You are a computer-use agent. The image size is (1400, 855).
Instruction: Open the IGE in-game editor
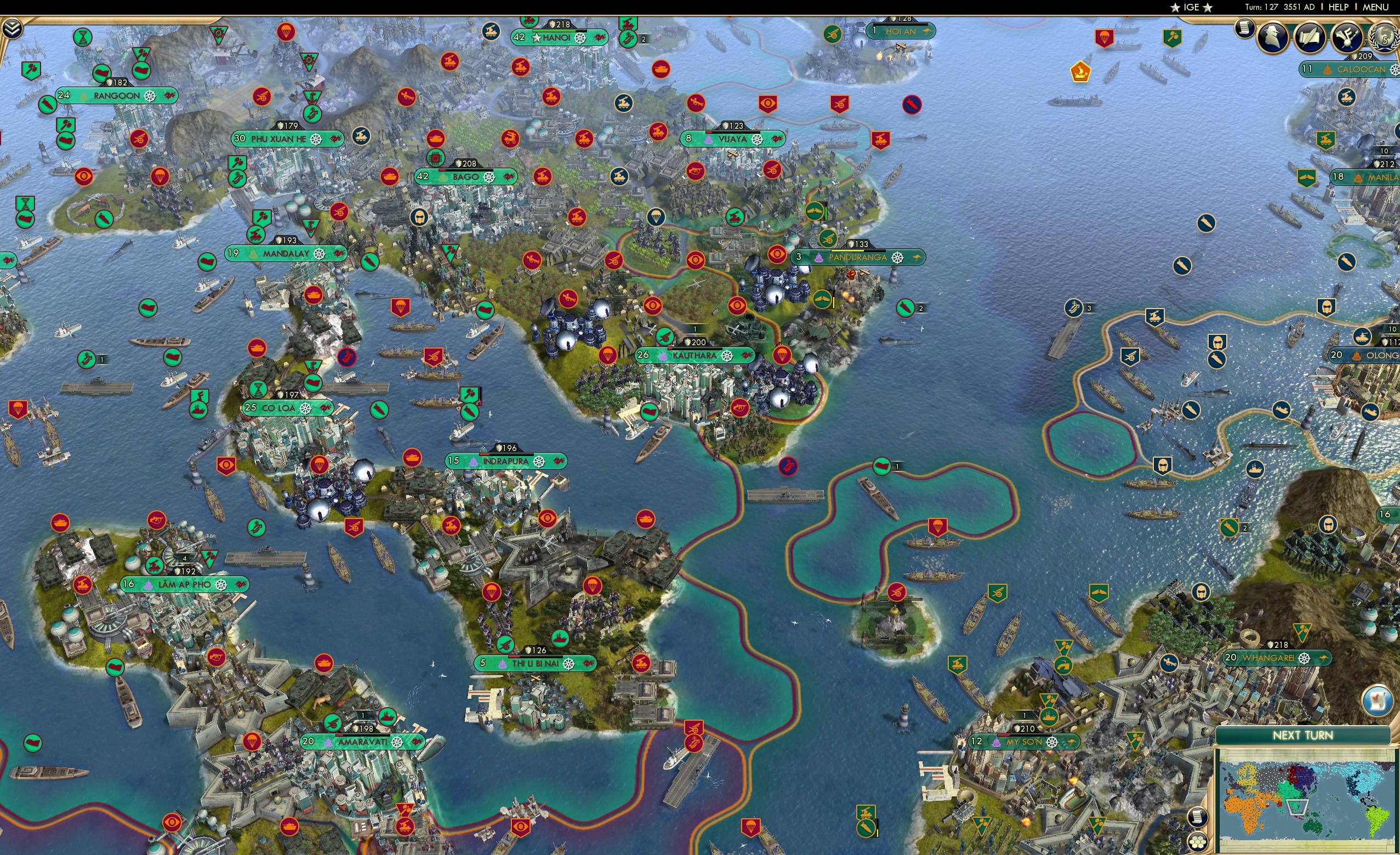point(1192,7)
